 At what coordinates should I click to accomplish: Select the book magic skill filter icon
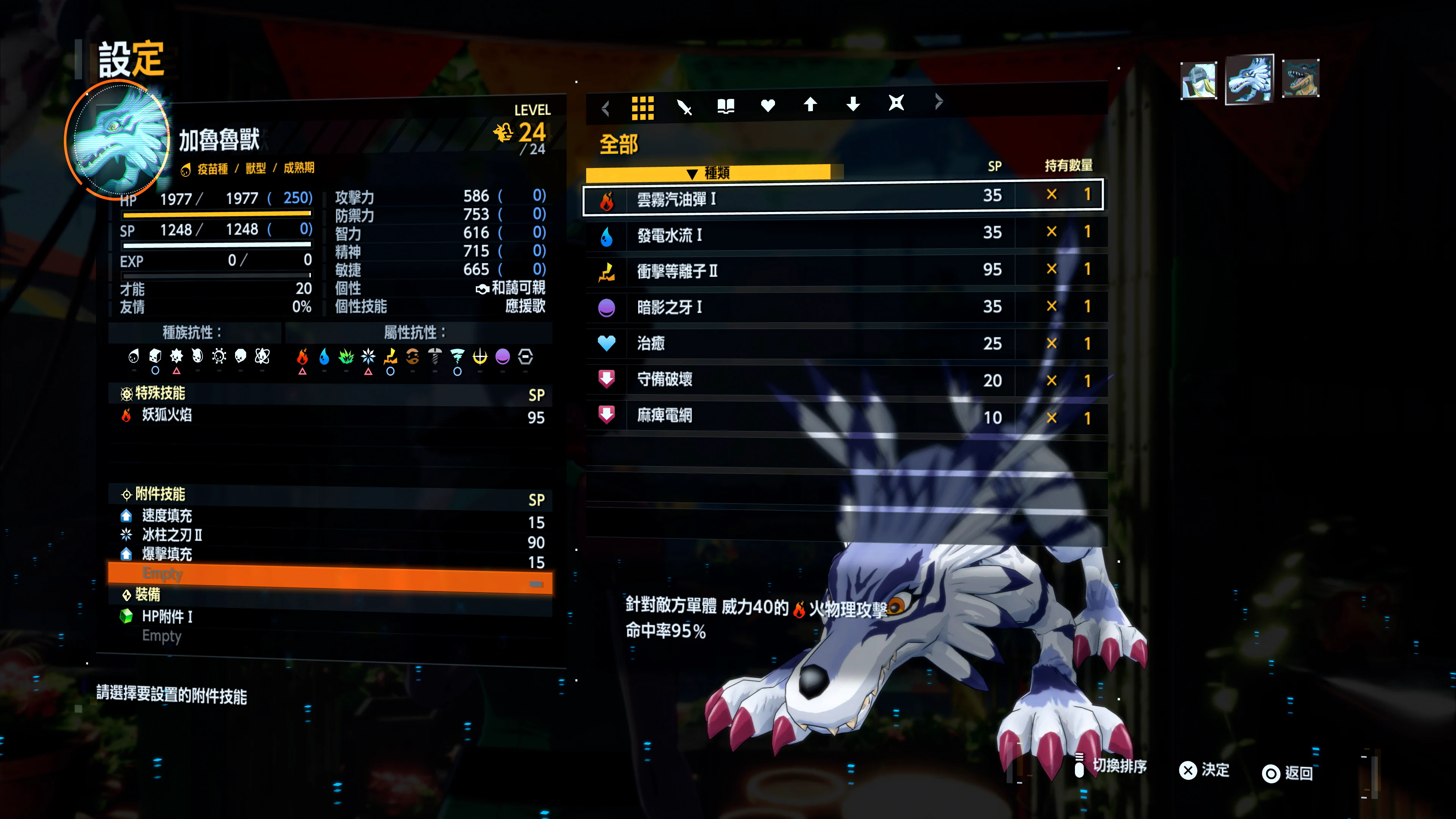click(x=726, y=105)
